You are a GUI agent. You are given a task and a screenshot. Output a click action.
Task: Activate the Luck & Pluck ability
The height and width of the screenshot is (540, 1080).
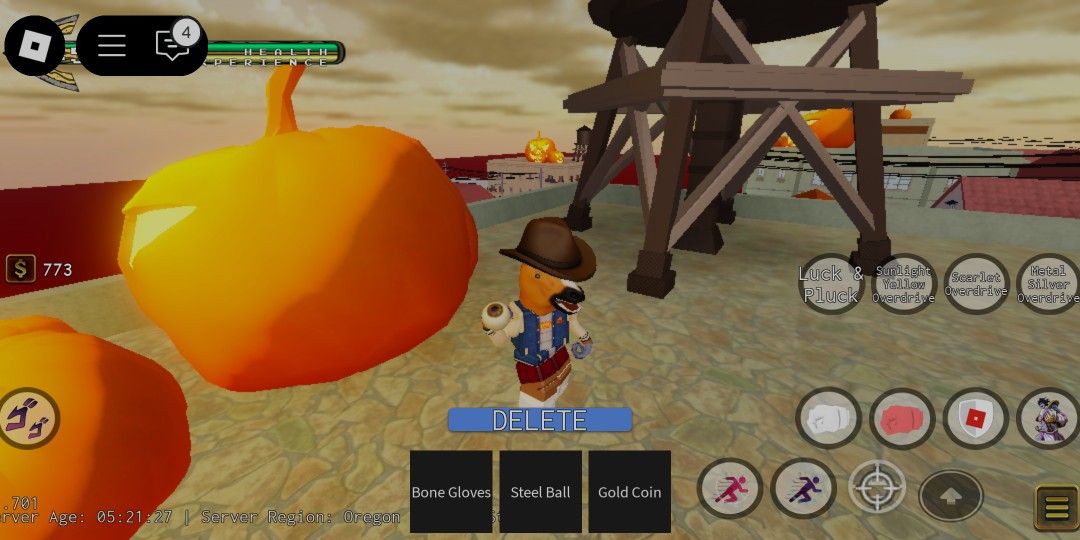(x=831, y=284)
